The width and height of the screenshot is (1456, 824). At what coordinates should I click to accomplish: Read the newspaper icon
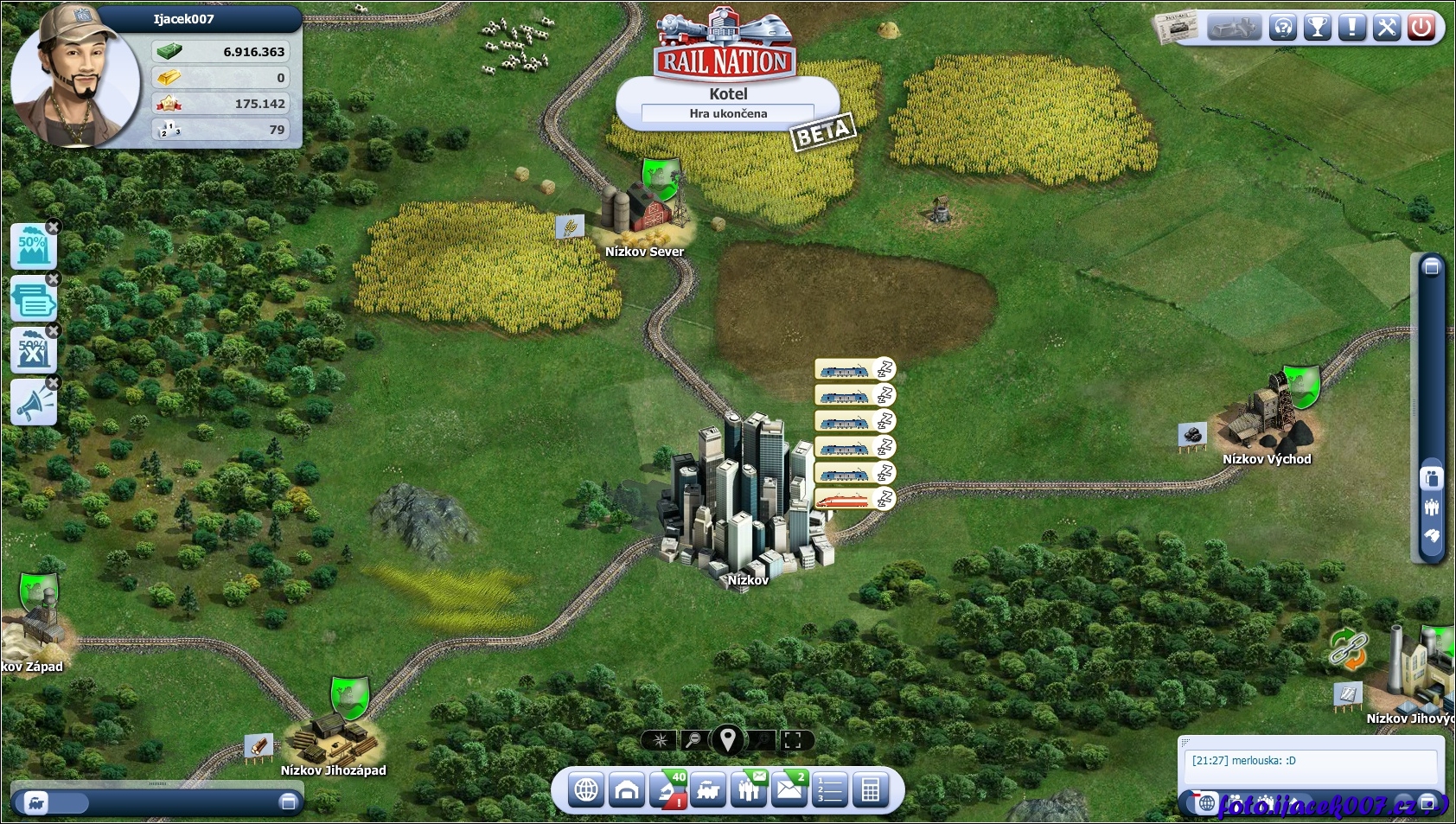(1177, 28)
